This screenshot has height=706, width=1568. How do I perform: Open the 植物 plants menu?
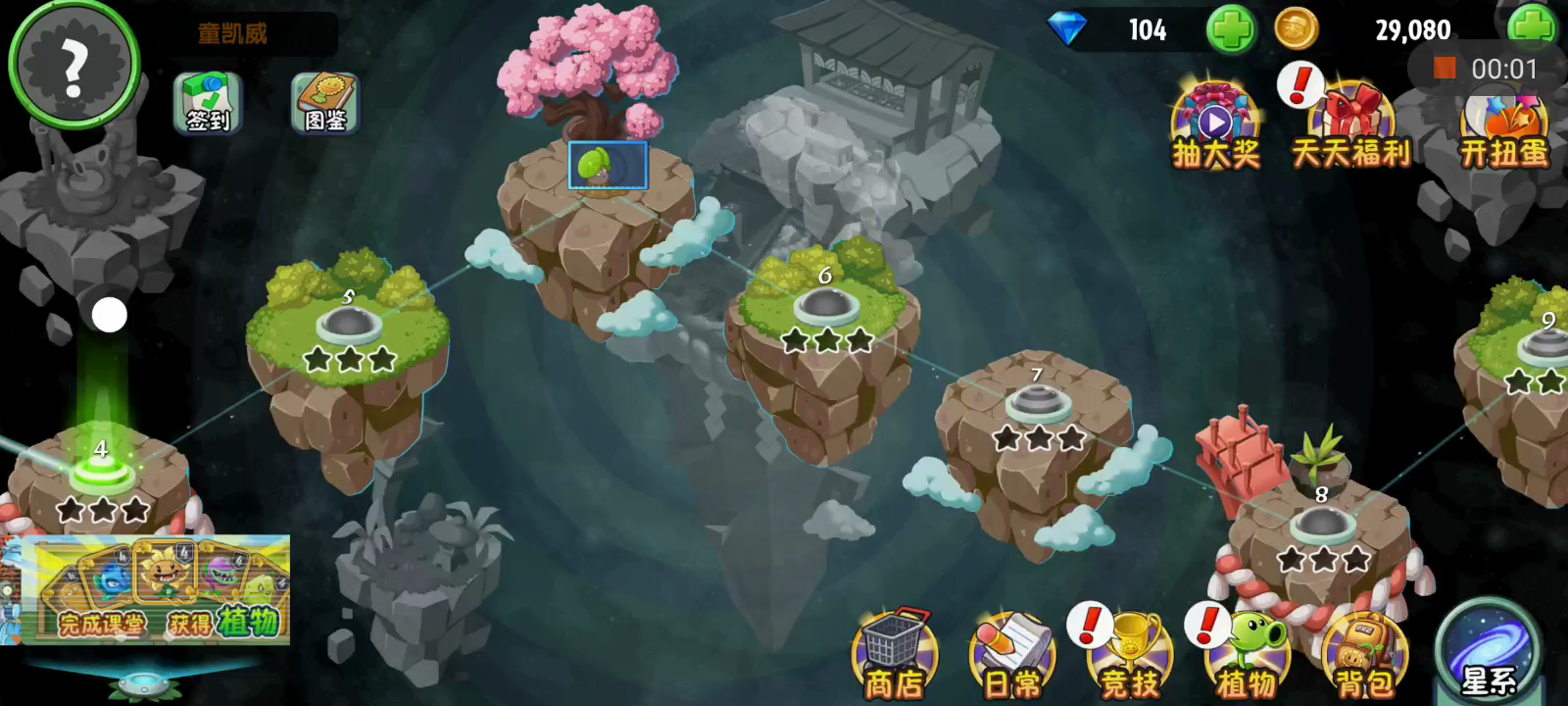click(x=1248, y=655)
